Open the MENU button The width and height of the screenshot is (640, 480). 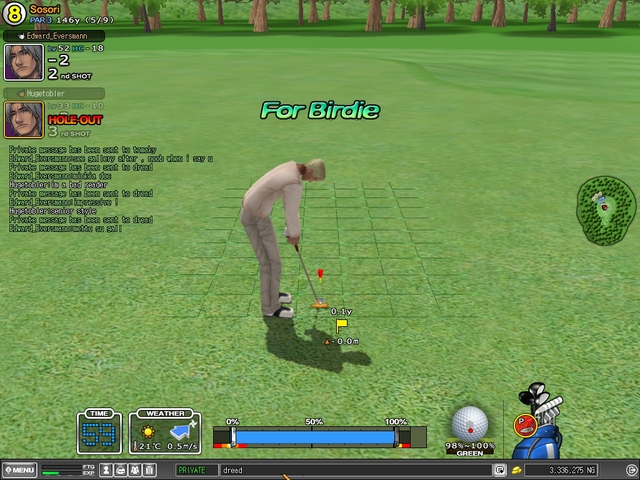point(20,470)
